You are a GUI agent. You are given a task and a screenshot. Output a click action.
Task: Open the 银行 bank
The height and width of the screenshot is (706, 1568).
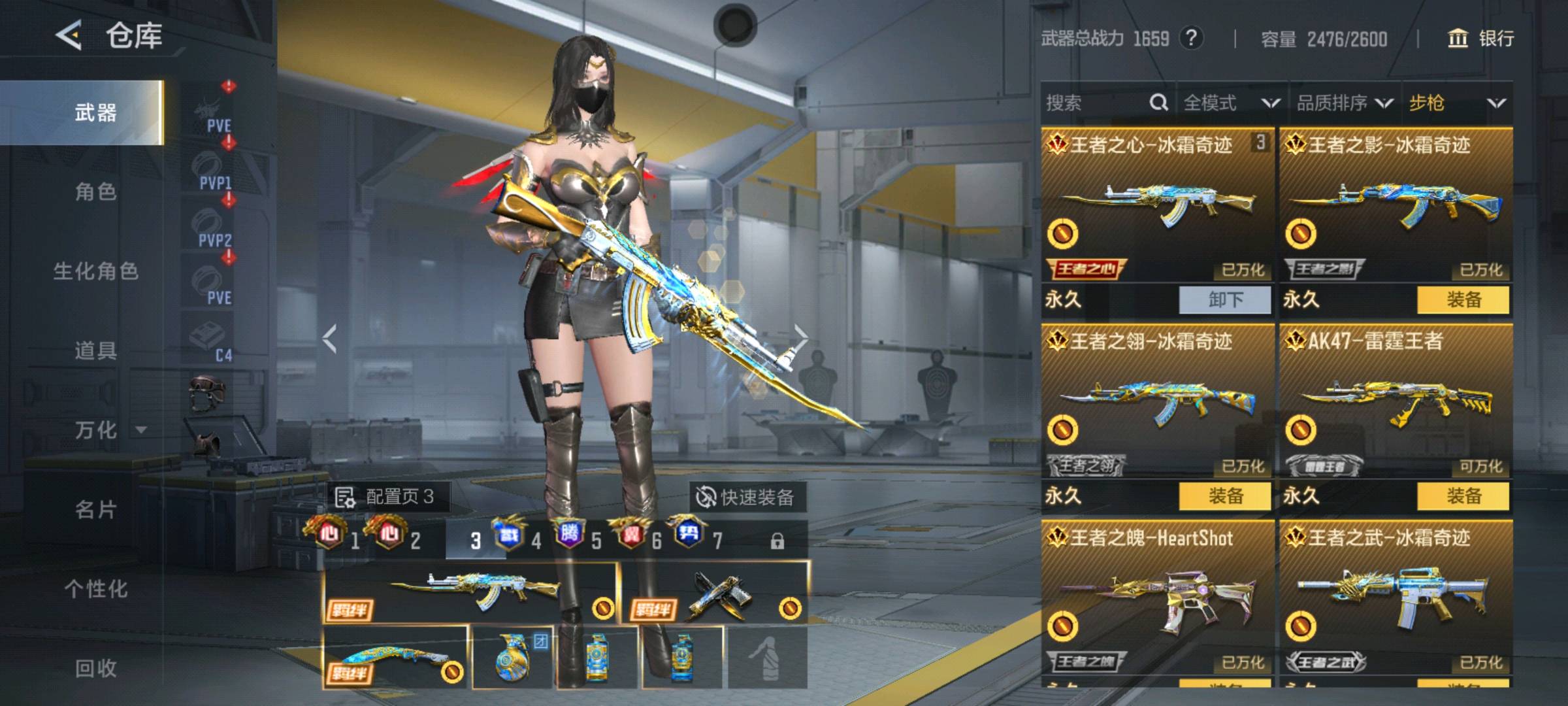pos(1480,39)
